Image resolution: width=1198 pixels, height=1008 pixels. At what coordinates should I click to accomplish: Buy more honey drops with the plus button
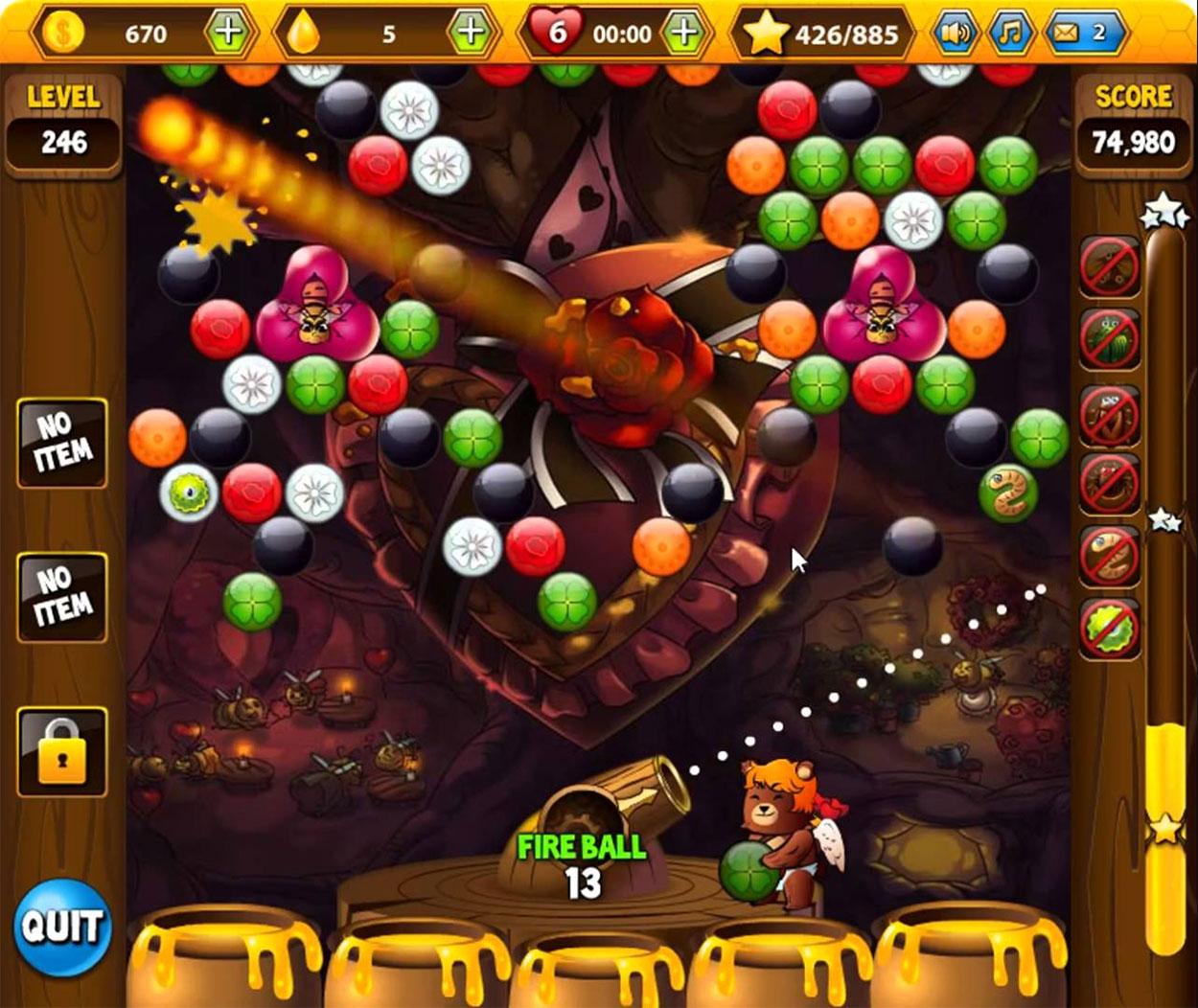coord(470,34)
